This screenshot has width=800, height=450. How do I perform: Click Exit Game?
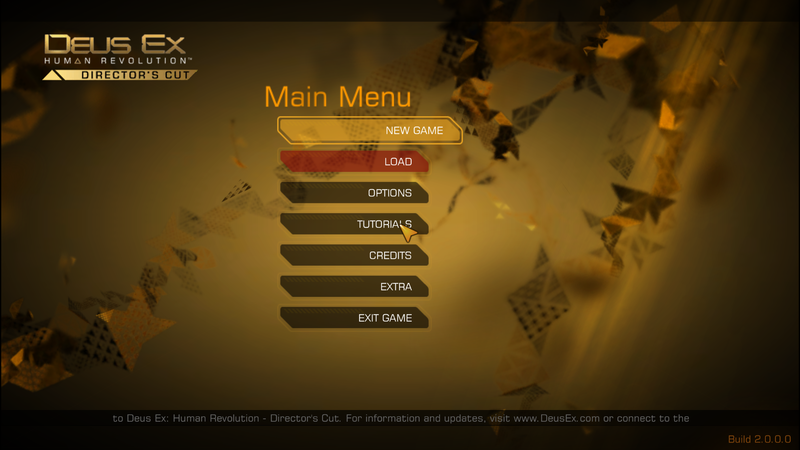pyautogui.click(x=355, y=318)
